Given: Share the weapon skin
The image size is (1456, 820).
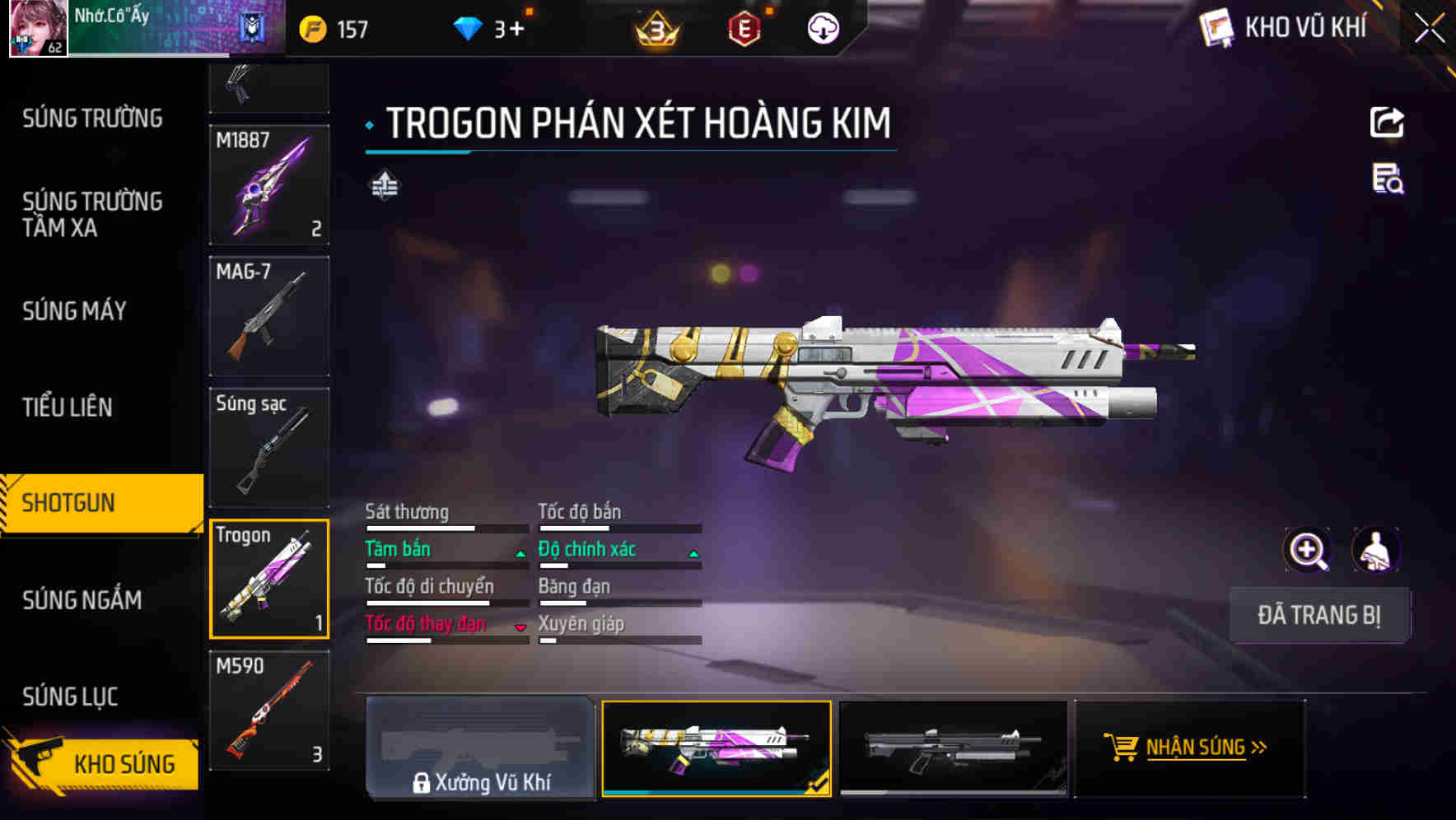Looking at the screenshot, I should point(1387,123).
